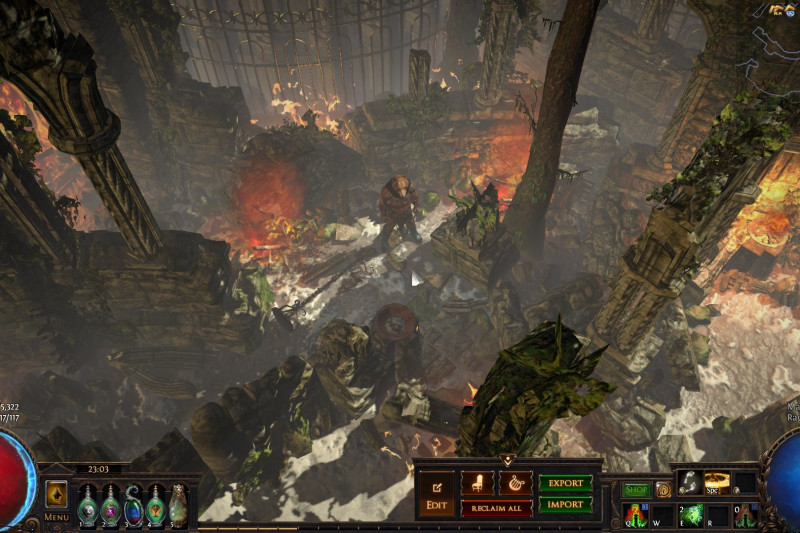
Task: Open the hideout Edit mode
Action: 436,492
